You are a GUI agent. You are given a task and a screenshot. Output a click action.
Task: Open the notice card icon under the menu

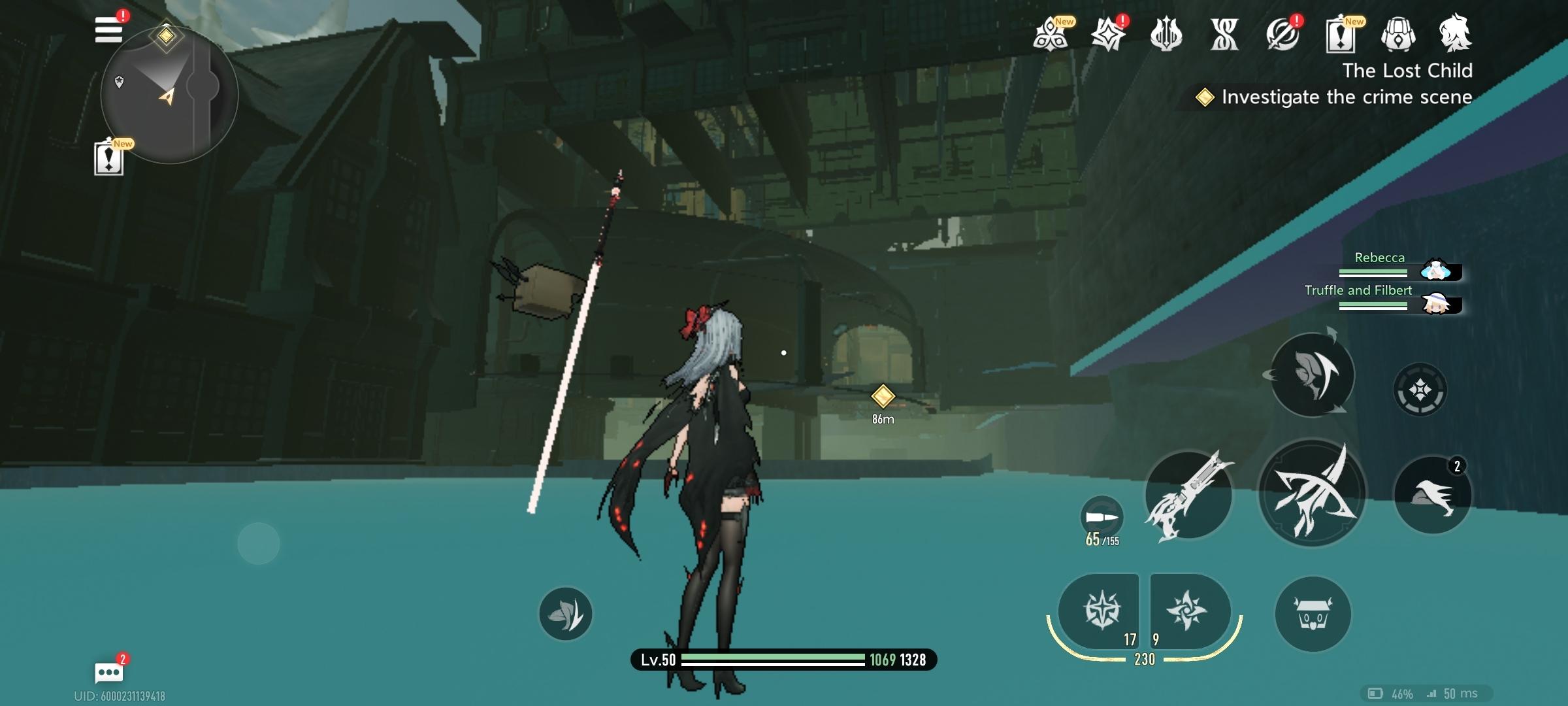(108, 158)
